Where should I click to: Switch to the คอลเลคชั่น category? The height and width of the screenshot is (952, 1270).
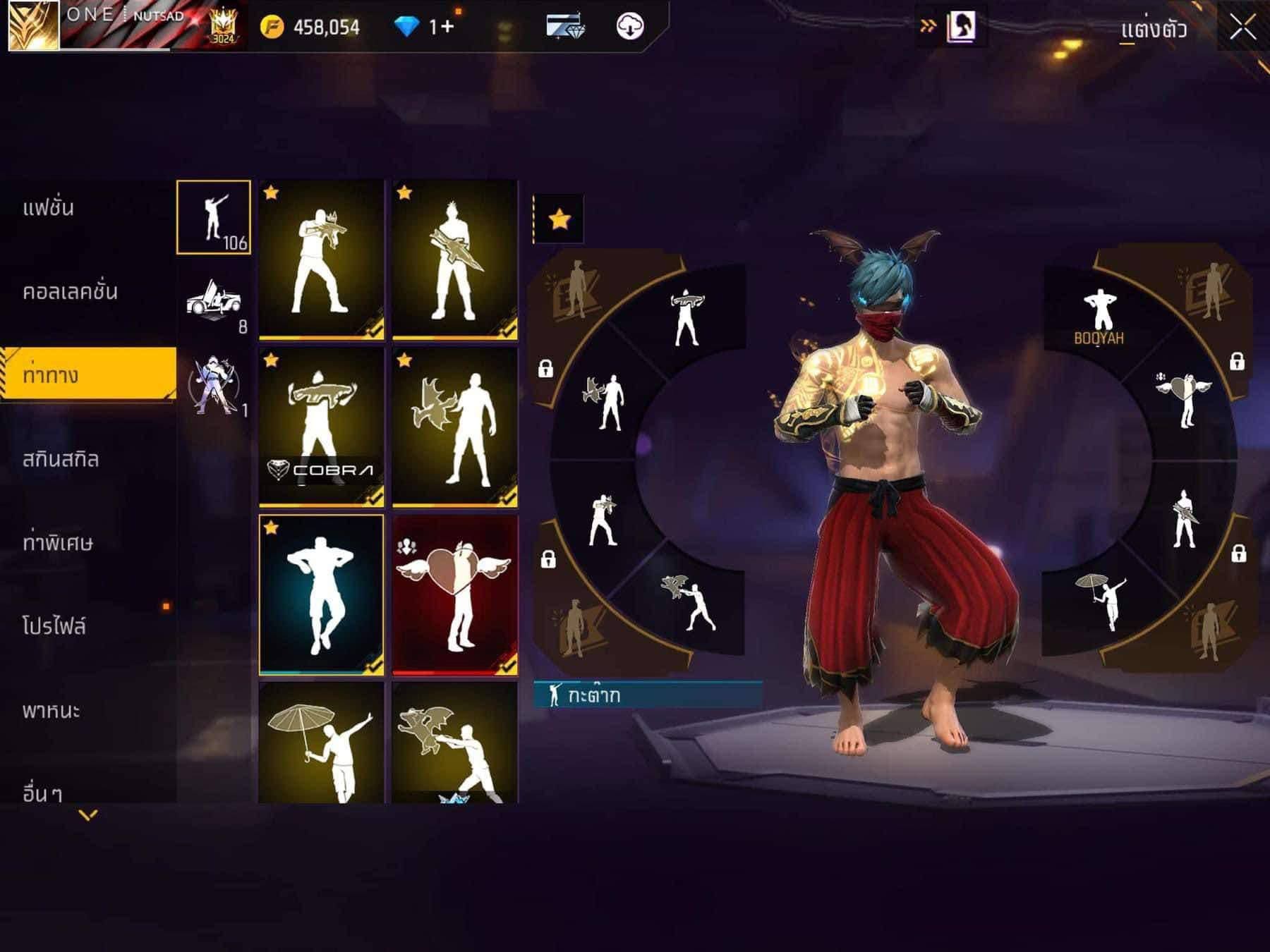pos(70,291)
